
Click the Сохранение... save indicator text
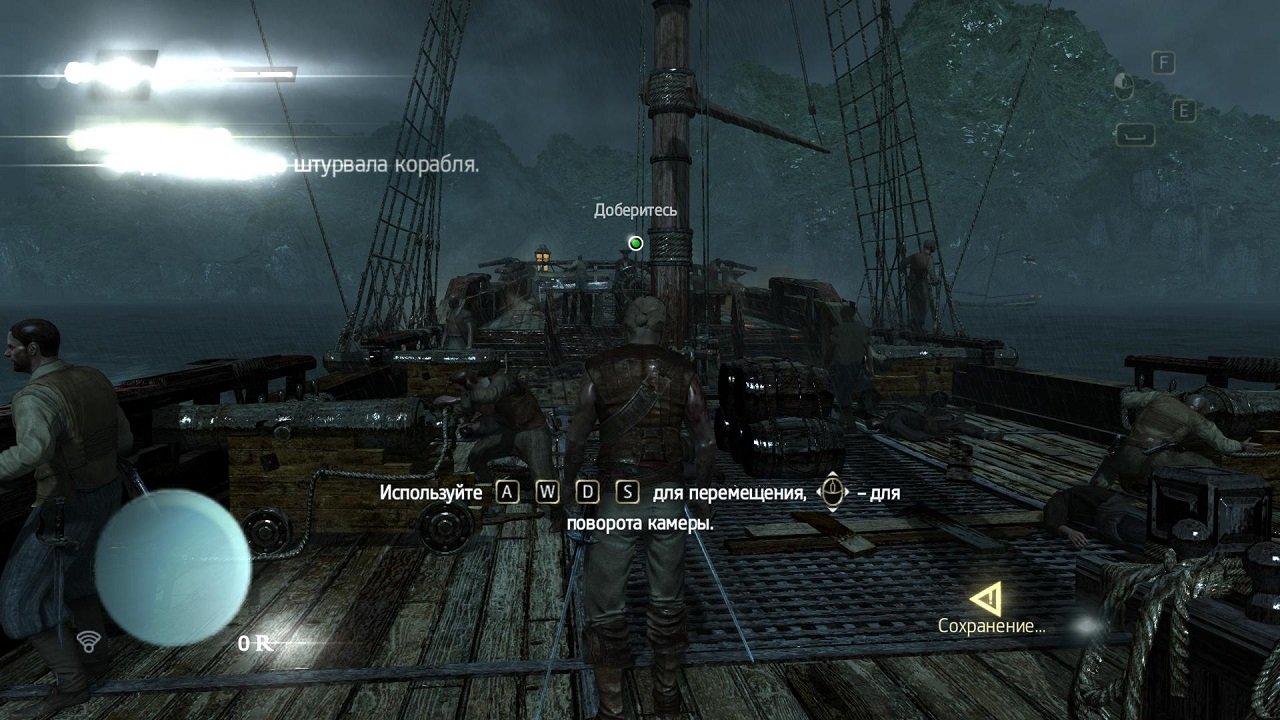(x=990, y=628)
